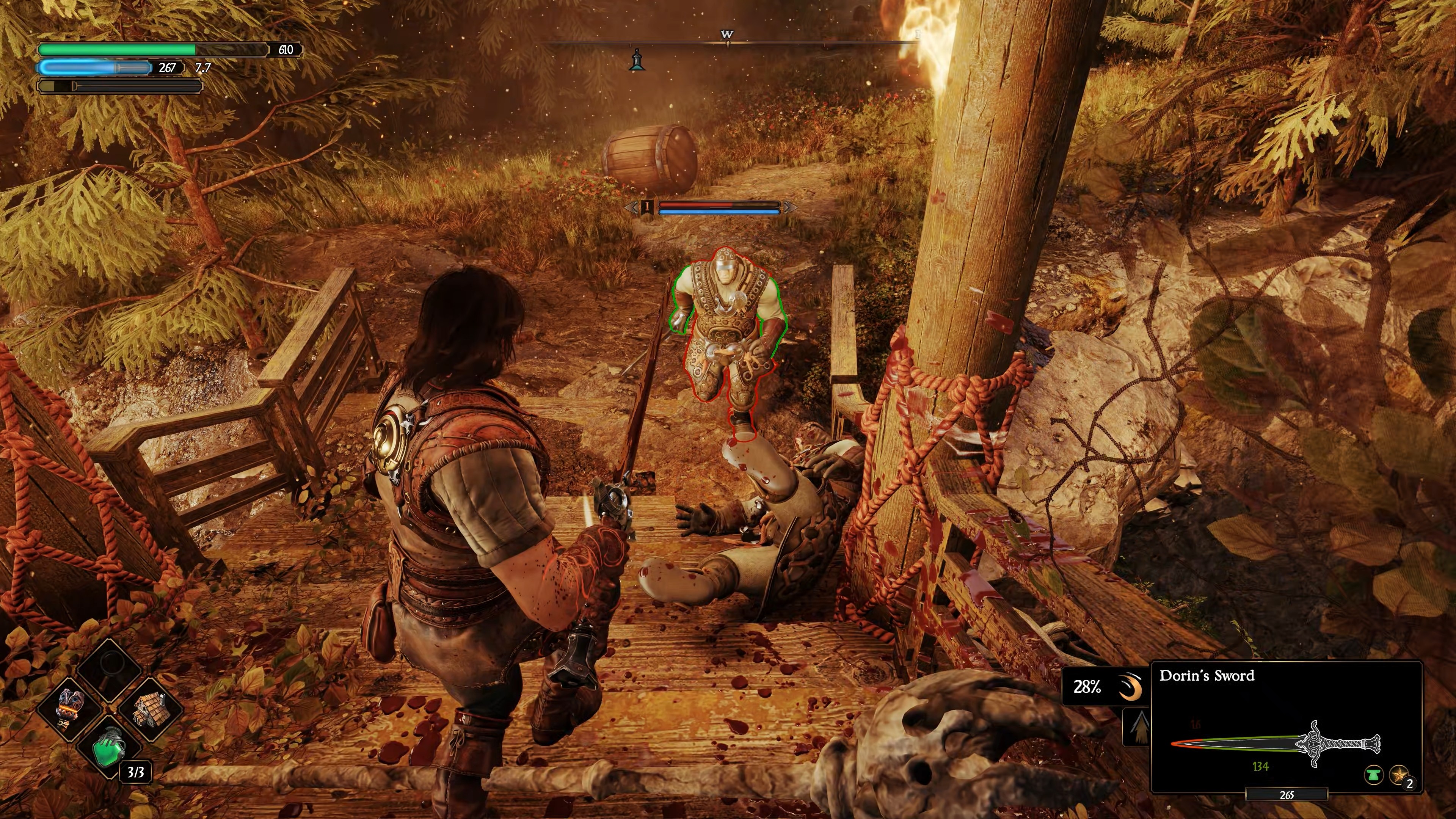Image resolution: width=1456 pixels, height=819 pixels.
Task: Click the potion marker on the compass
Action: 637,60
